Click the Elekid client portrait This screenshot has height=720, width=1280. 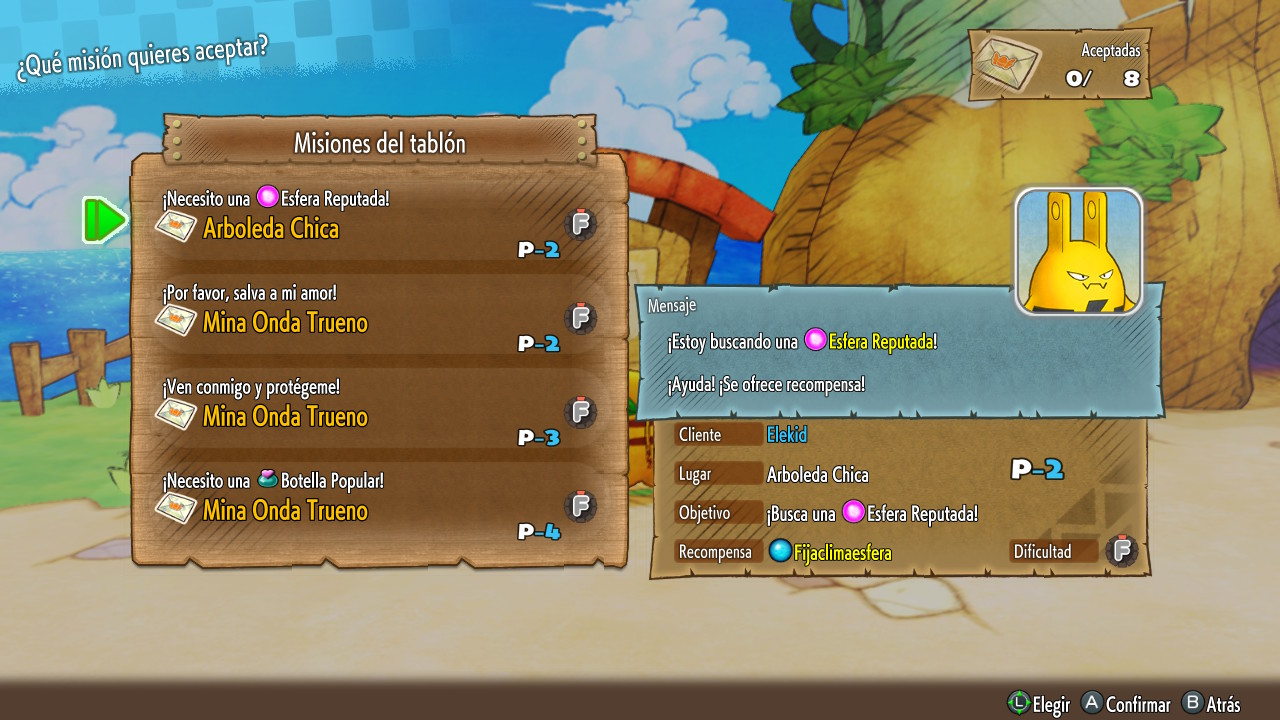coord(1078,251)
